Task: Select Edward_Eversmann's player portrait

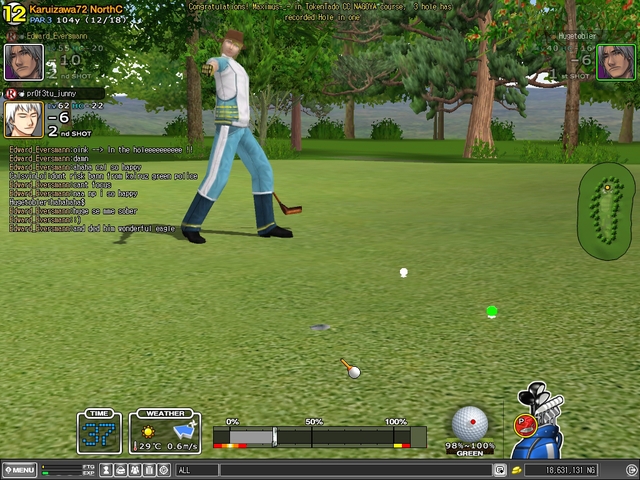Action: coord(23,62)
